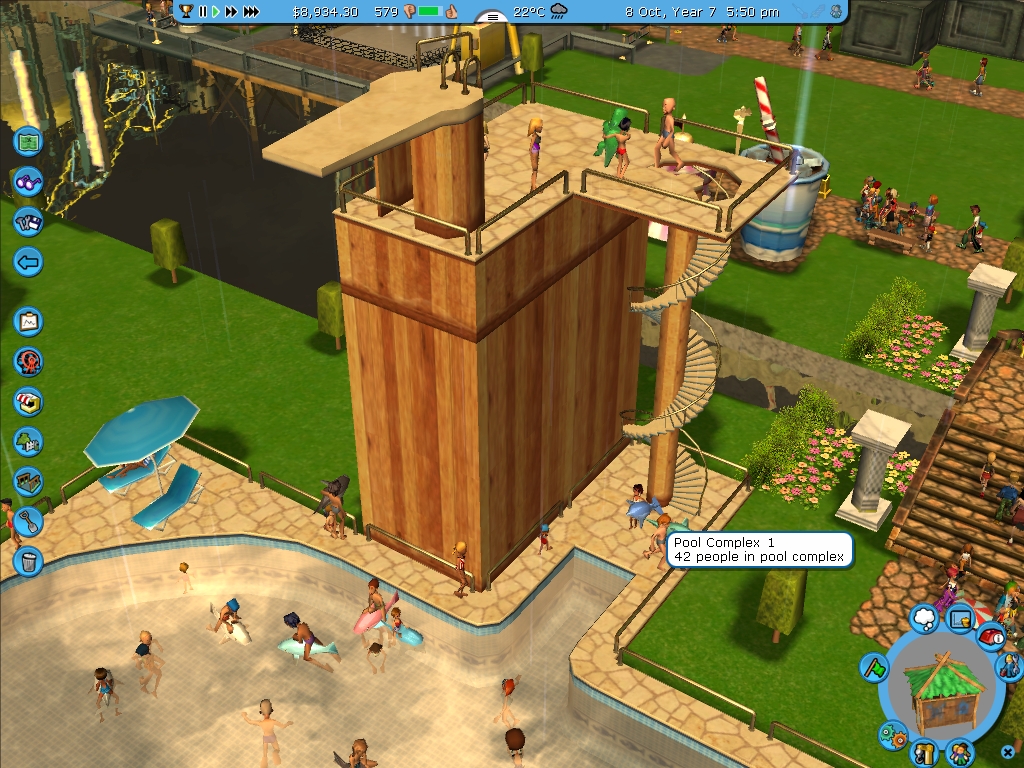Set game speed to triple fast-forward
The image size is (1024, 768).
coord(251,12)
